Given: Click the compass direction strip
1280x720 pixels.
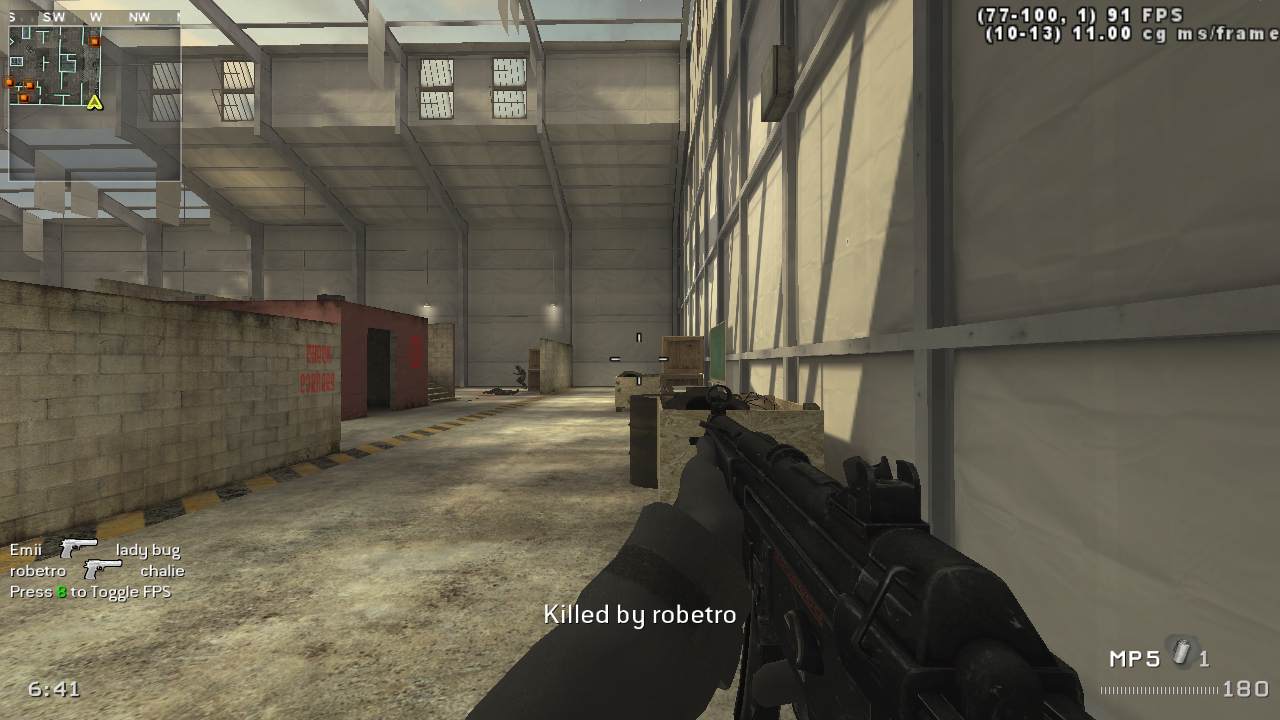Looking at the screenshot, I should click(x=93, y=17).
